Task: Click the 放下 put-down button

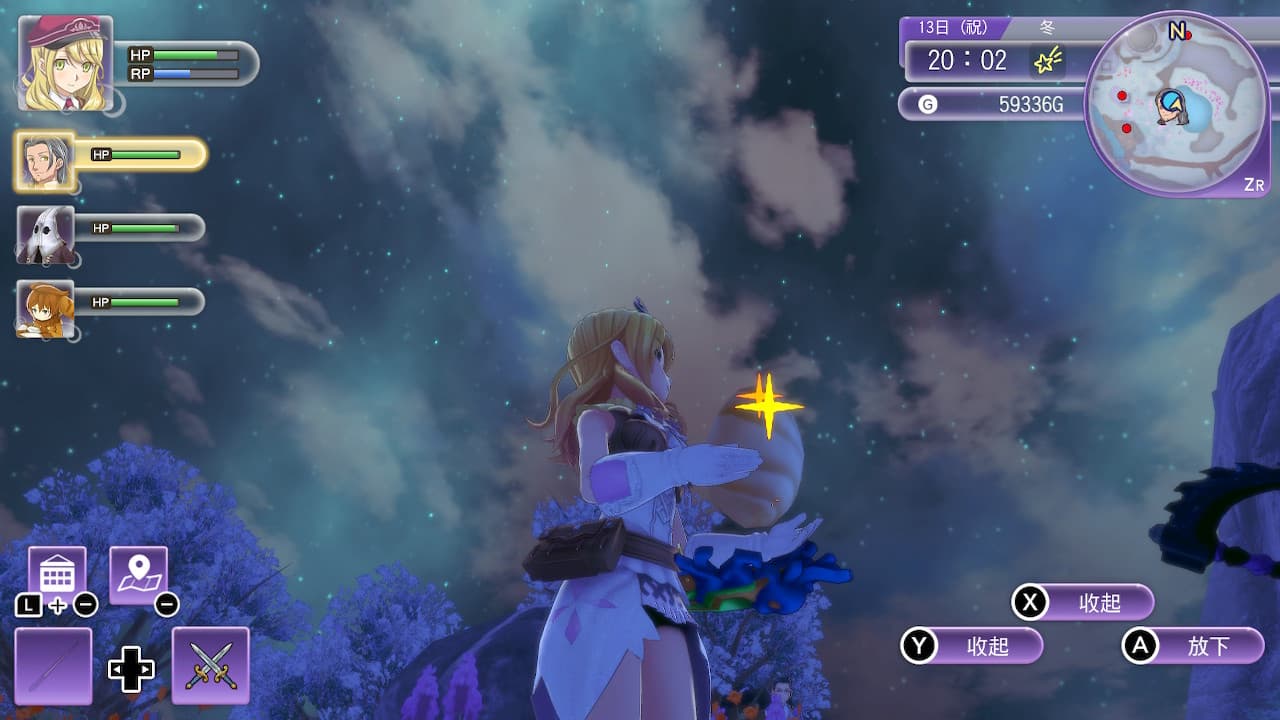Action: click(1193, 646)
